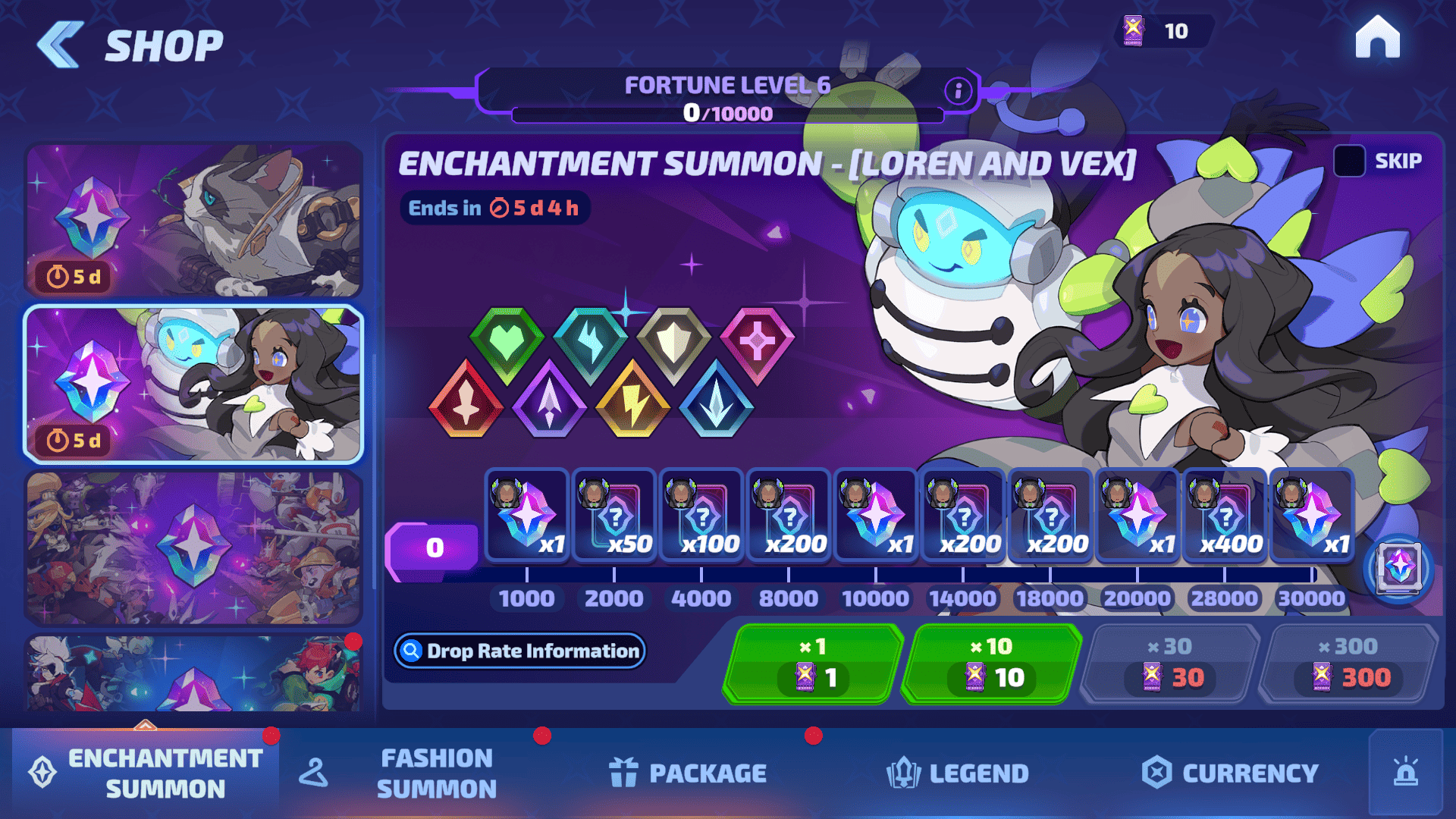Choose the crowd-of-heroes summon banner
This screenshot has height=819, width=1456.
click(x=194, y=548)
